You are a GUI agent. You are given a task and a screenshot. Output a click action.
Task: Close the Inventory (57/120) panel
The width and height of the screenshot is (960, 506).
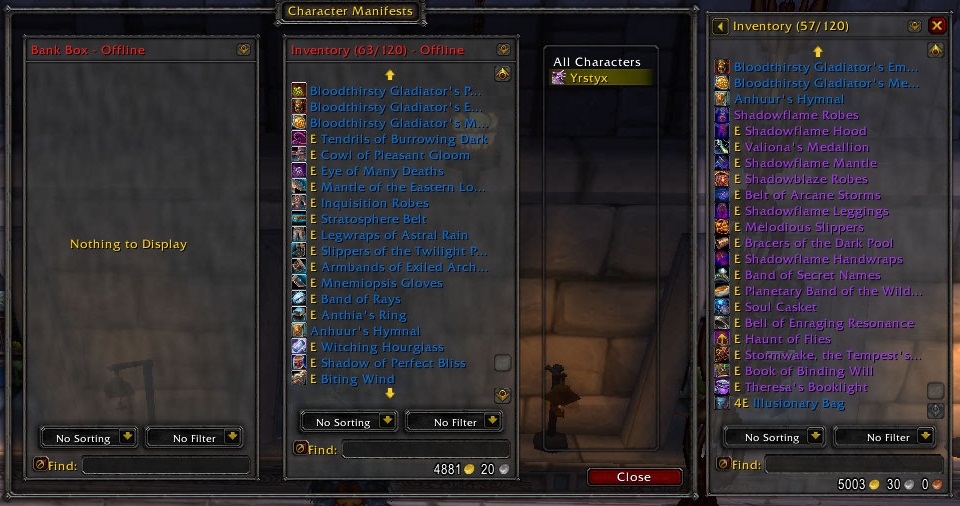click(x=937, y=26)
